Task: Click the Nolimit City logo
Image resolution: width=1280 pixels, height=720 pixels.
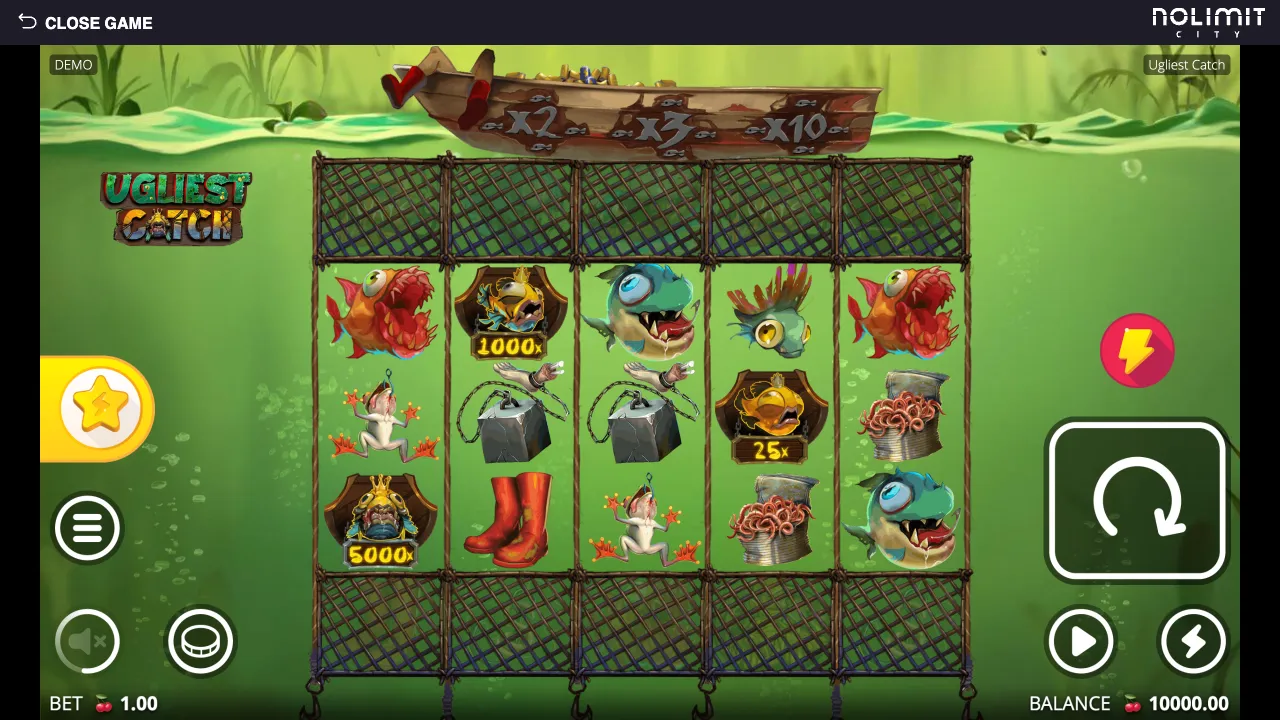Action: (1208, 22)
